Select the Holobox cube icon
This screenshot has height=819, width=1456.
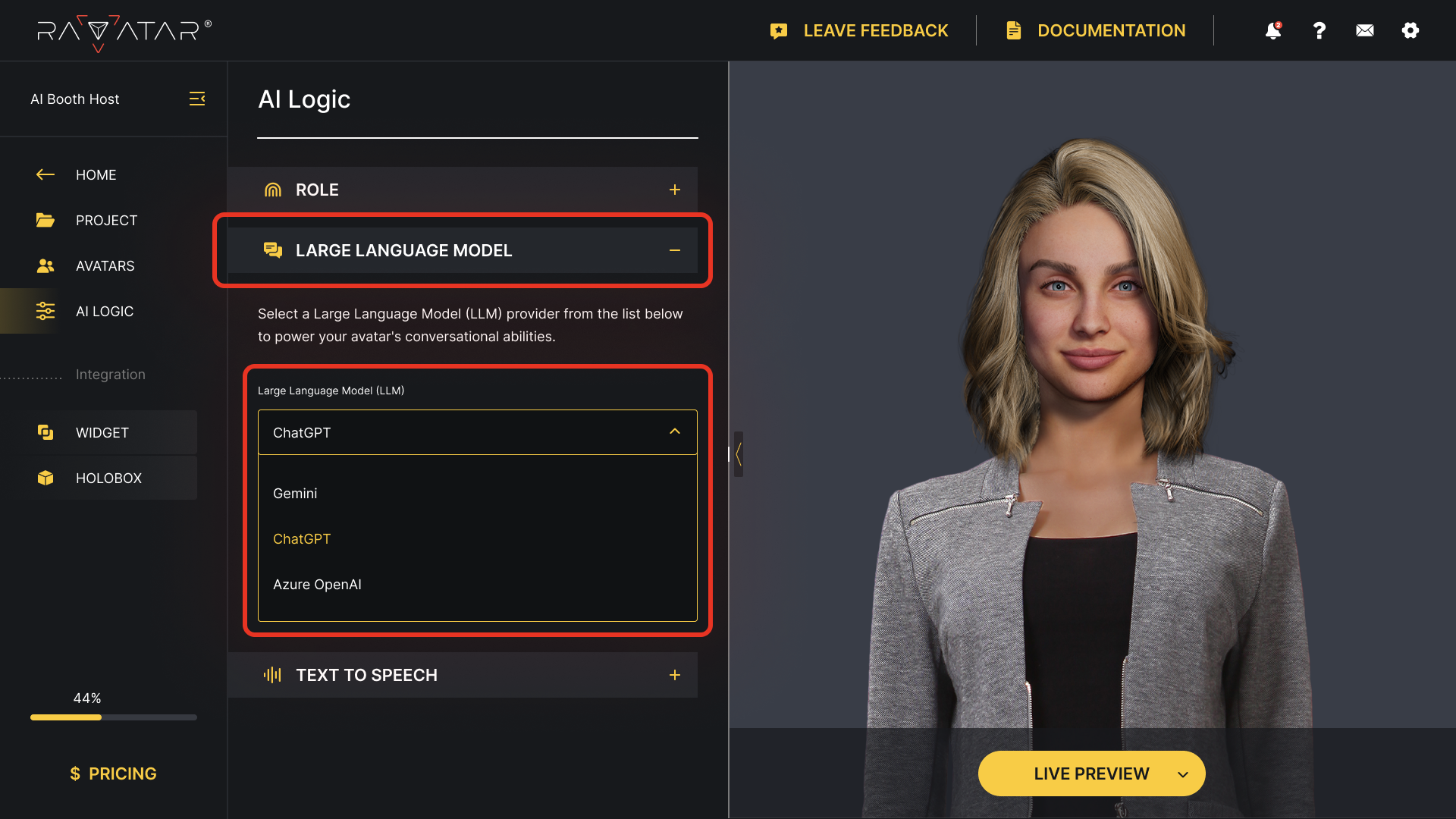coord(45,478)
